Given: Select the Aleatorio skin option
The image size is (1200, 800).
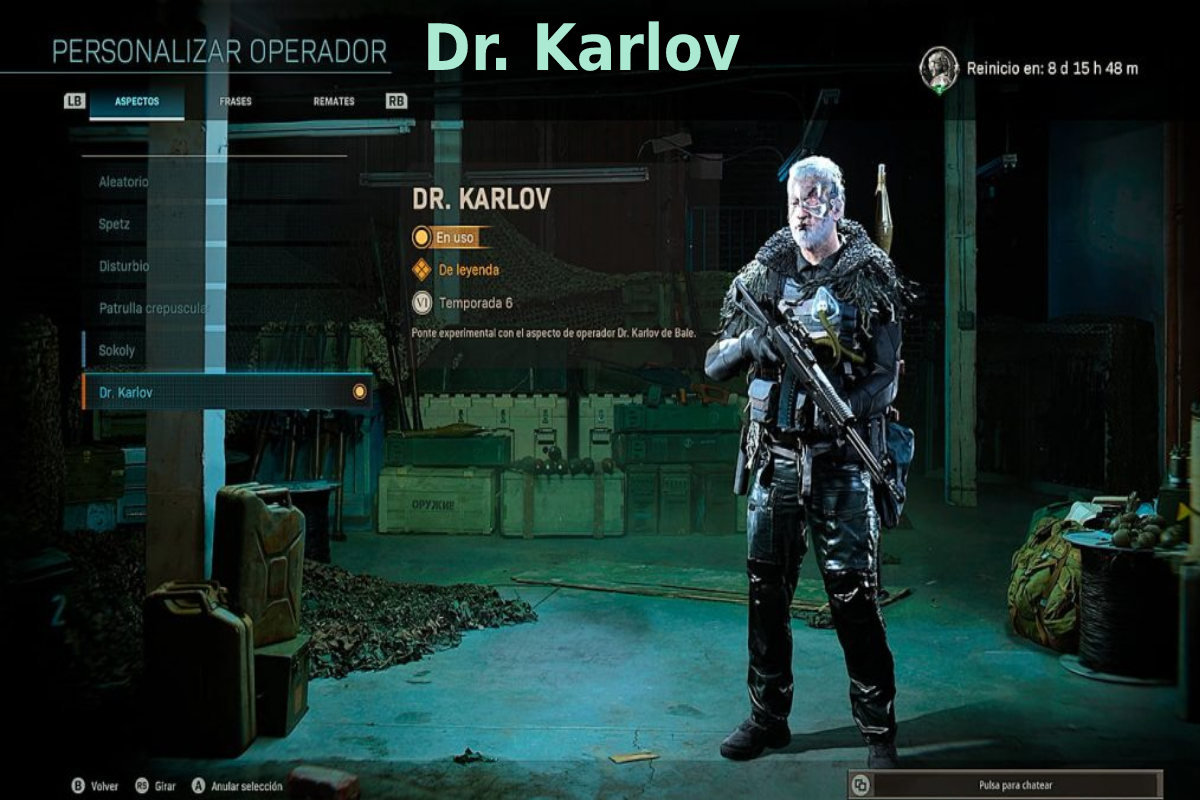Looking at the screenshot, I should (123, 182).
